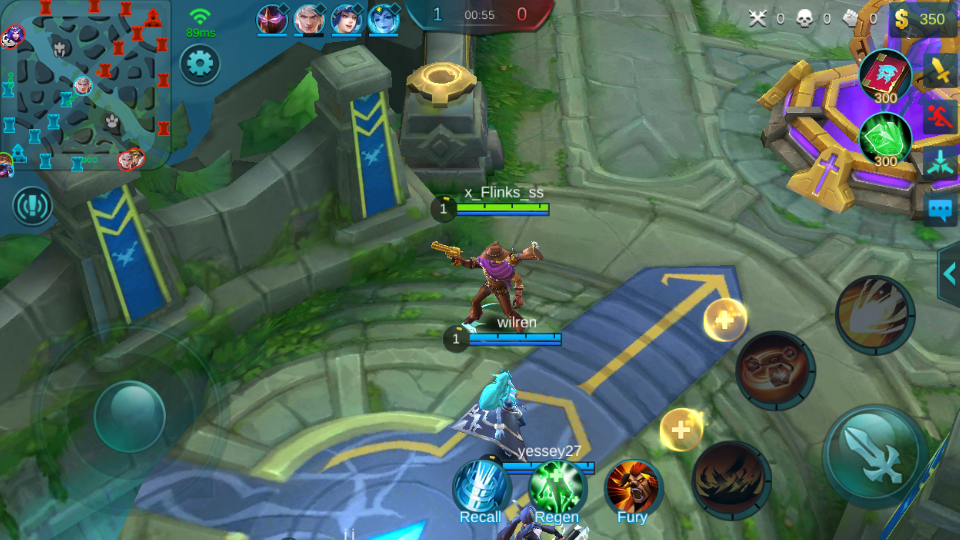The image size is (960, 540).
Task: Send the yellow sword attack signal
Action: (941, 71)
